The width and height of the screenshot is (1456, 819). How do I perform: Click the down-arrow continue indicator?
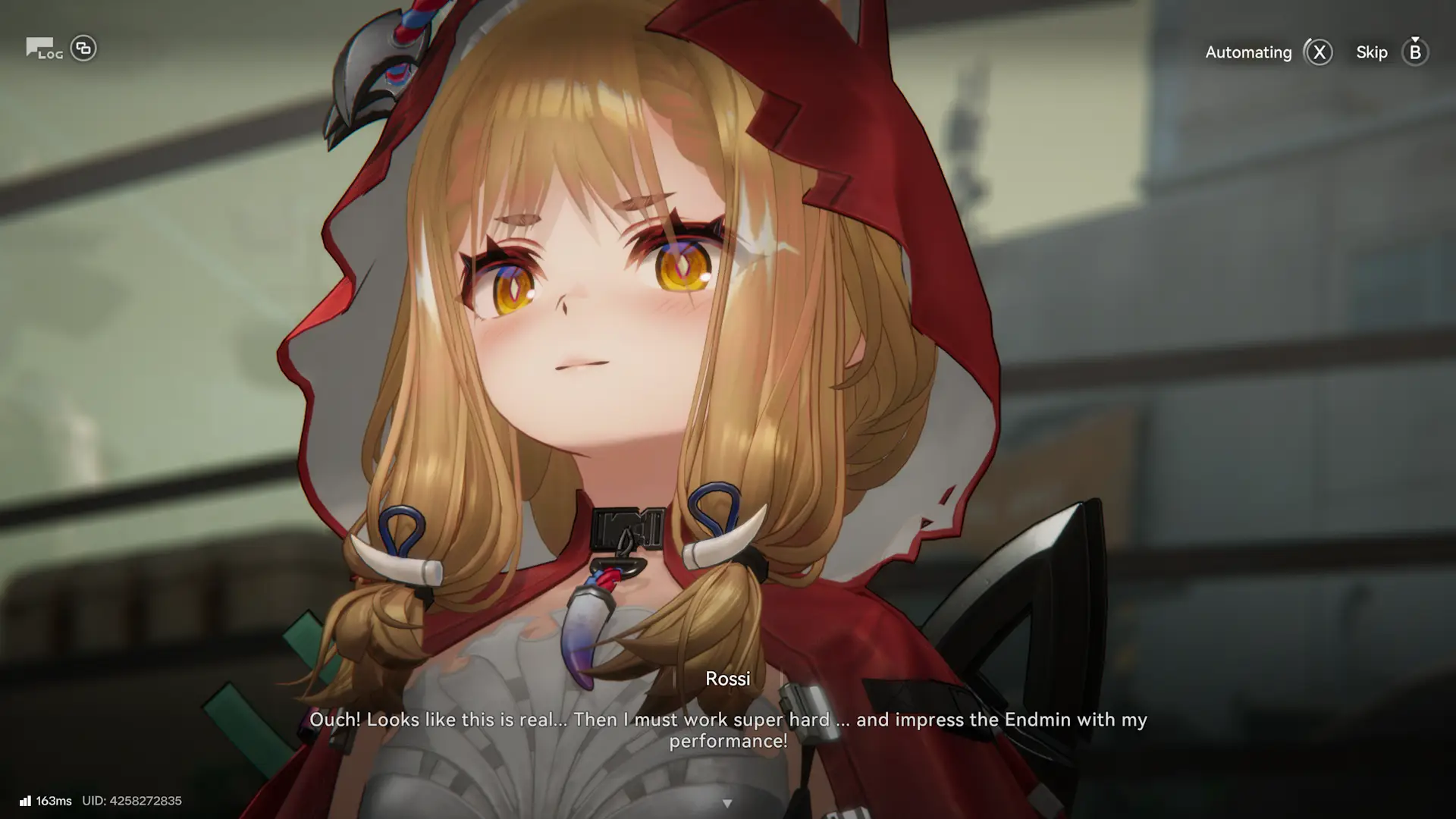[729, 802]
